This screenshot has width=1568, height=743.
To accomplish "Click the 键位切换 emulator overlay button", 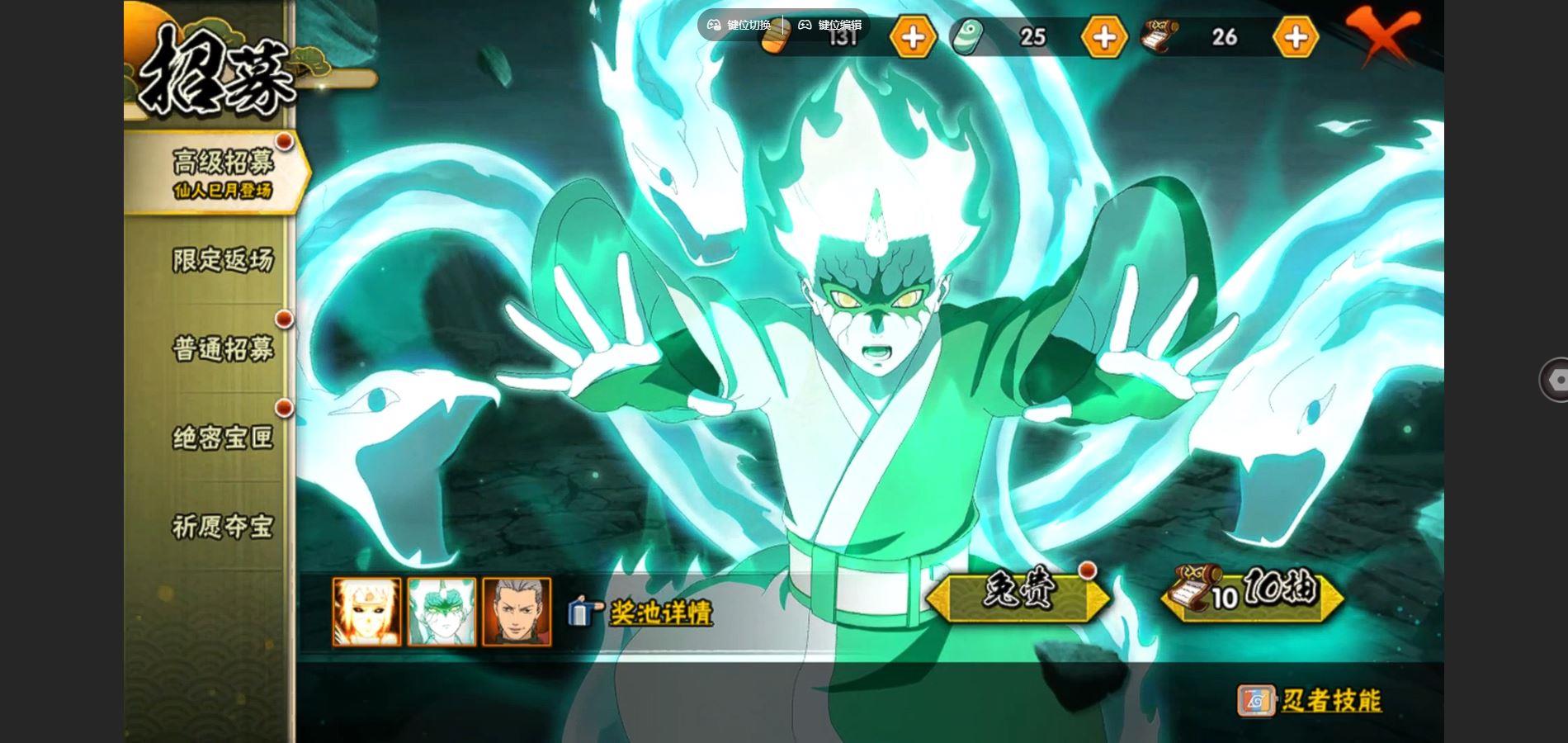I will point(739,25).
